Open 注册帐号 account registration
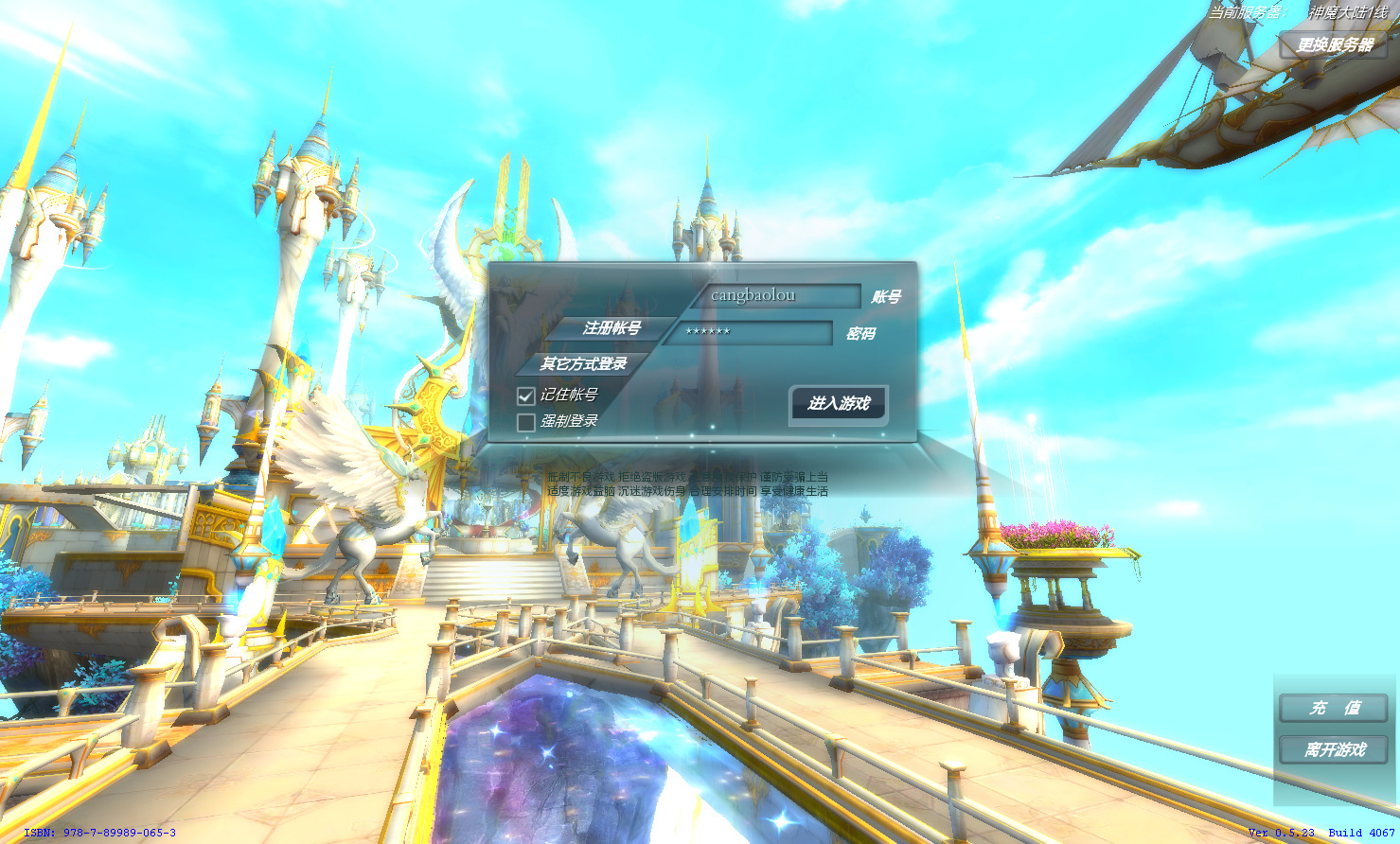The width and height of the screenshot is (1400, 844). pyautogui.click(x=611, y=328)
